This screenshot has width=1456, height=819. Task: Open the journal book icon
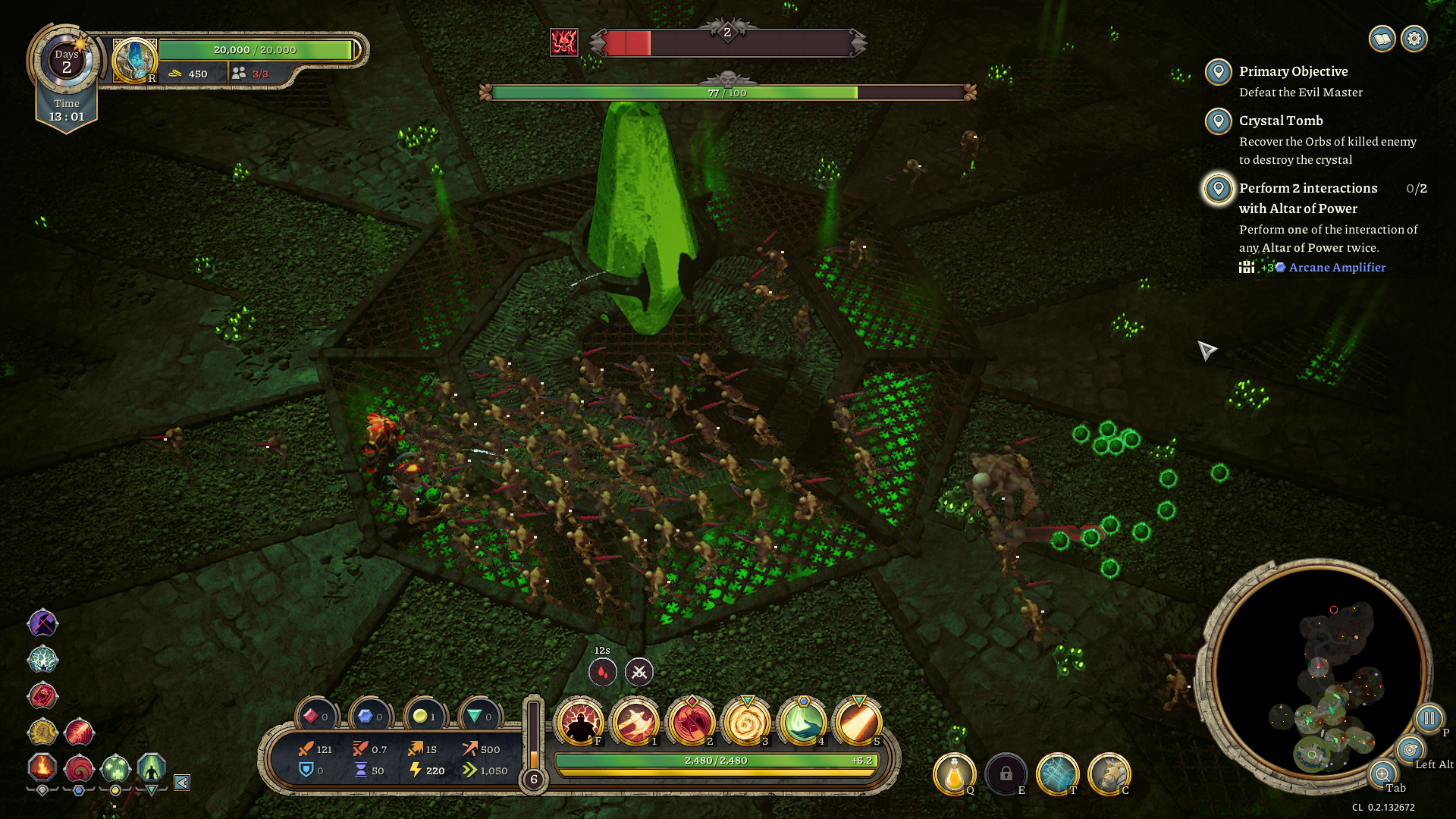(x=1382, y=39)
